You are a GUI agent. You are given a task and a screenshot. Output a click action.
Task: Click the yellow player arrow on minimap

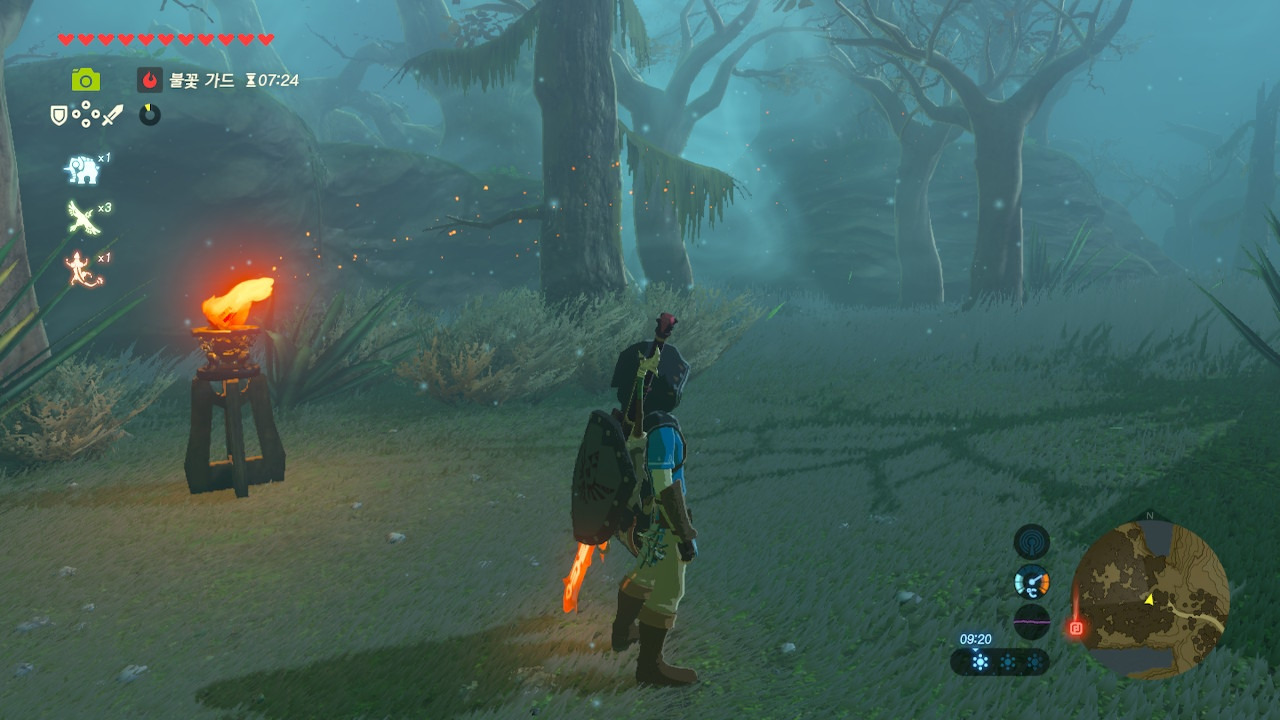click(x=1150, y=599)
